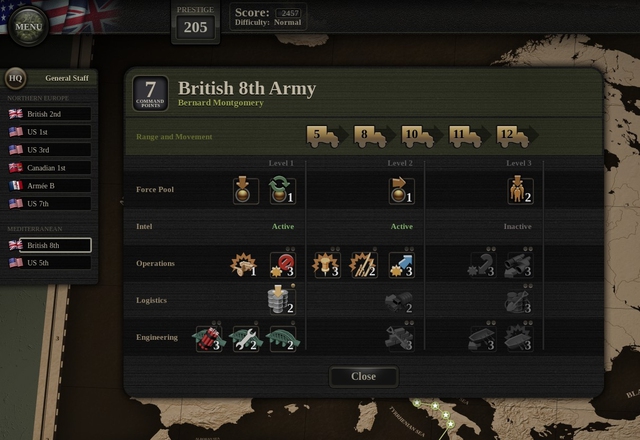Screen dimensions: 640x440
Task: Choose the US 1st army entry
Action: click(49, 132)
